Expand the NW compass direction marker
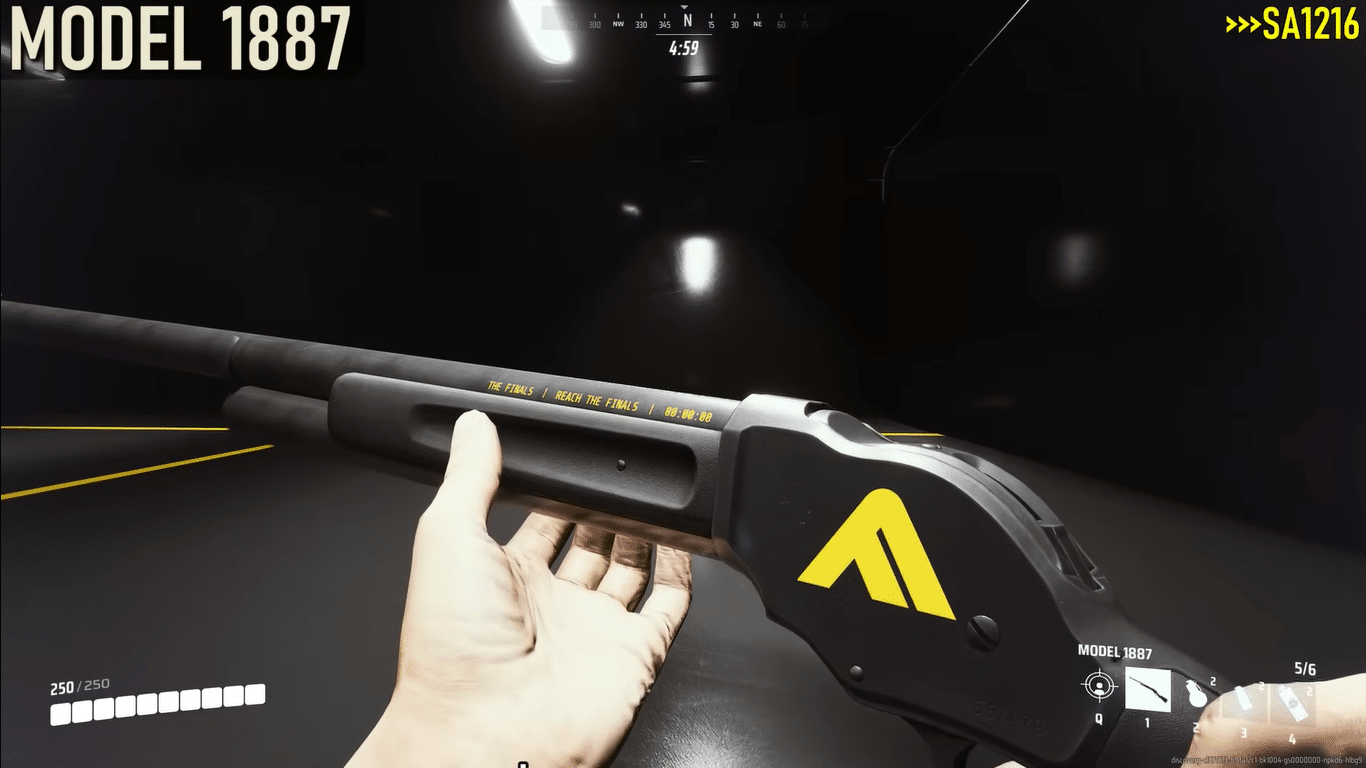 618,24
